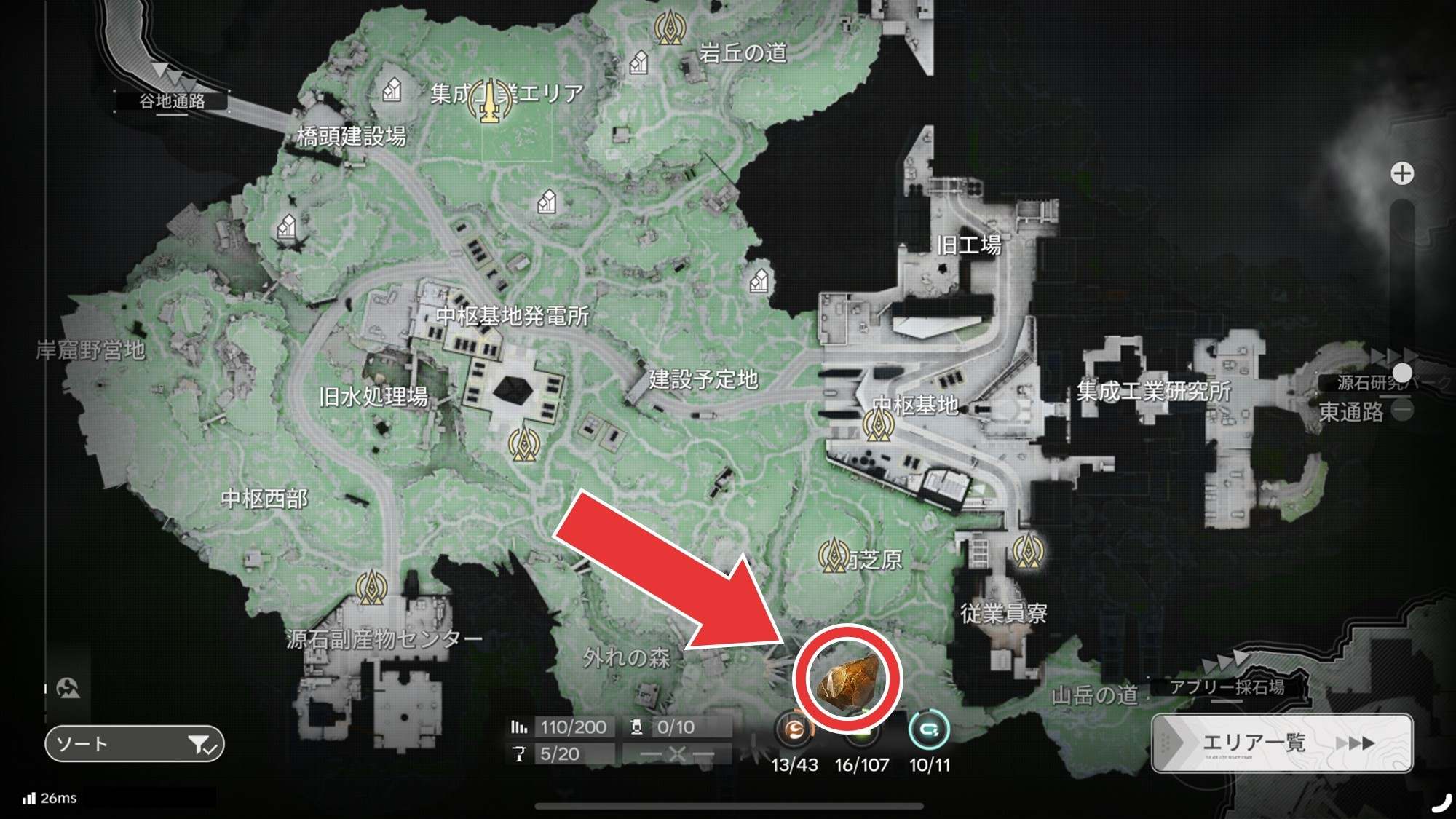The width and height of the screenshot is (1456, 819).
Task: Select the 岩丘の道 teleport marker
Action: coord(669,28)
